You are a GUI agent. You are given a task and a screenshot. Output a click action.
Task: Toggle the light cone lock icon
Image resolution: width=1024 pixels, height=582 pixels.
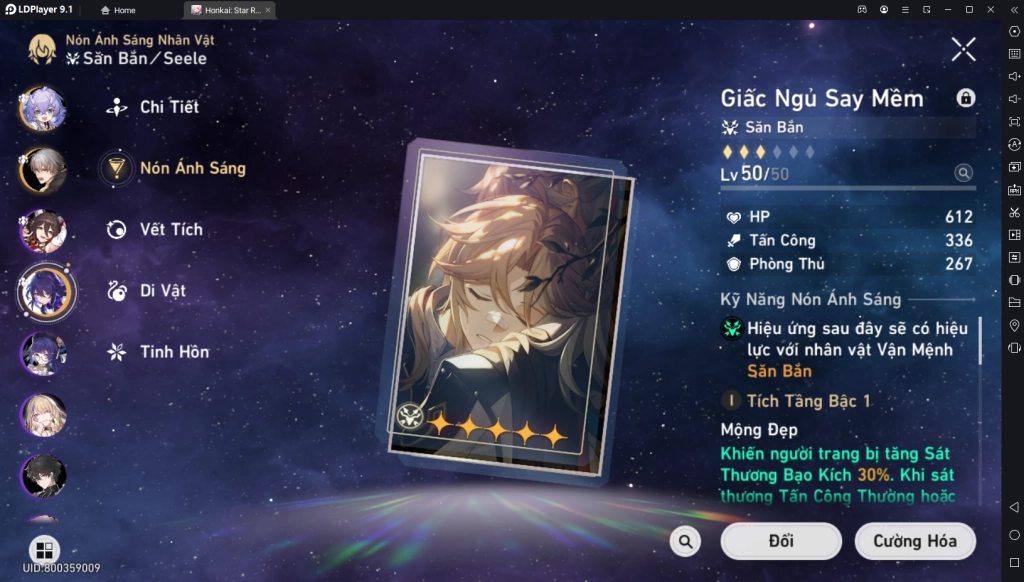[x=965, y=97]
